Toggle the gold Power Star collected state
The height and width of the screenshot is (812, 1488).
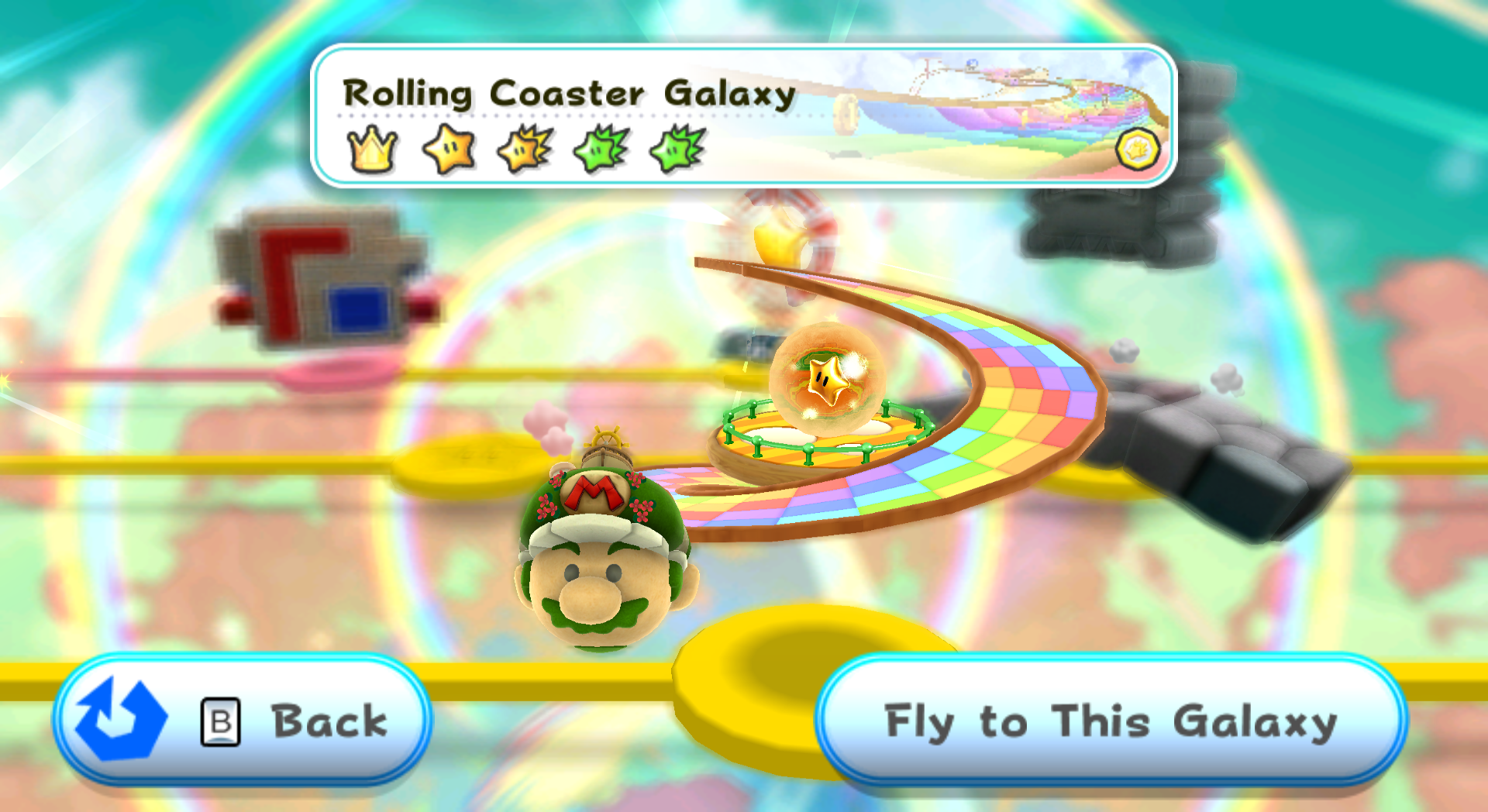pos(446,149)
